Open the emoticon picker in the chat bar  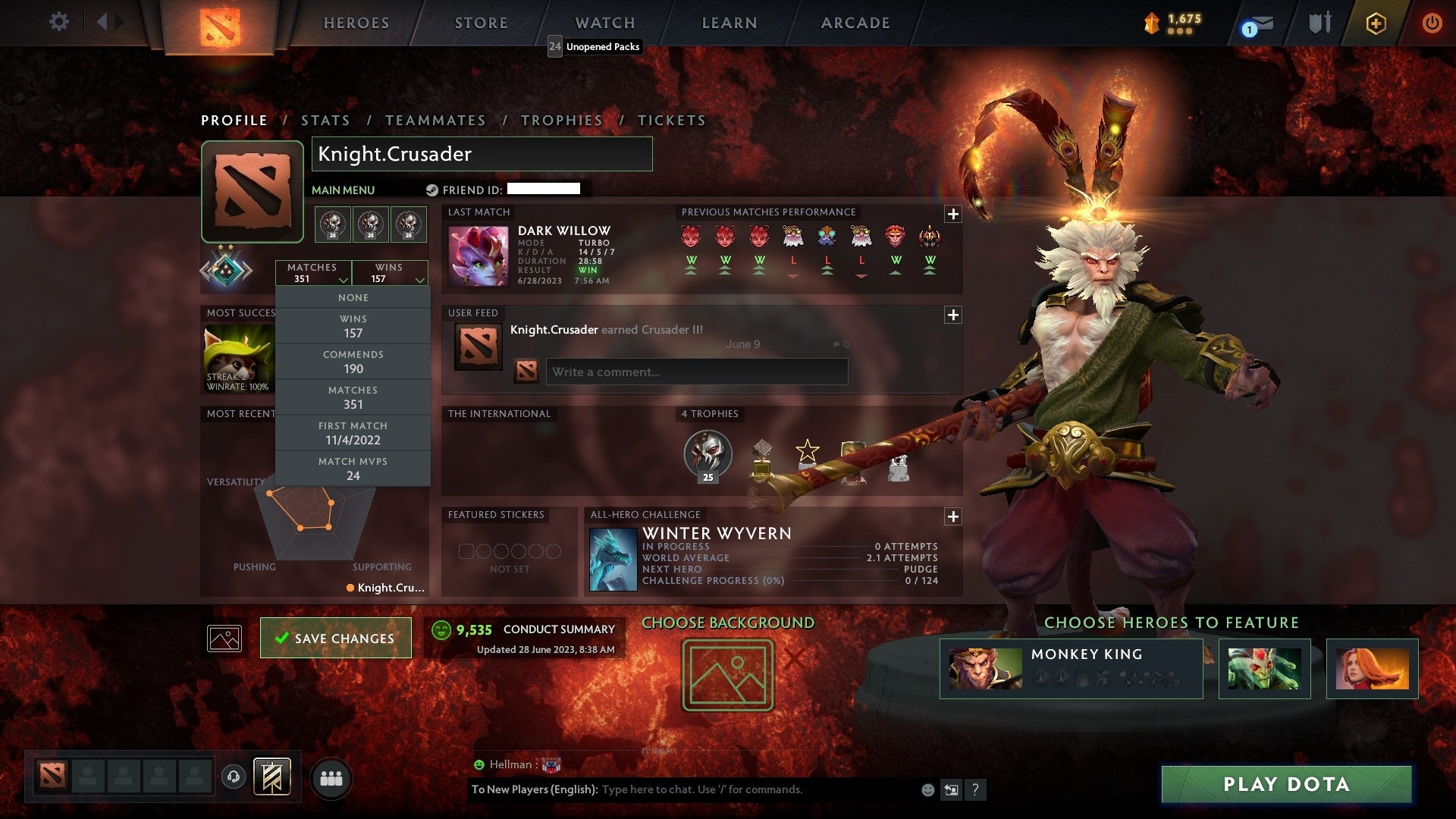(x=927, y=789)
